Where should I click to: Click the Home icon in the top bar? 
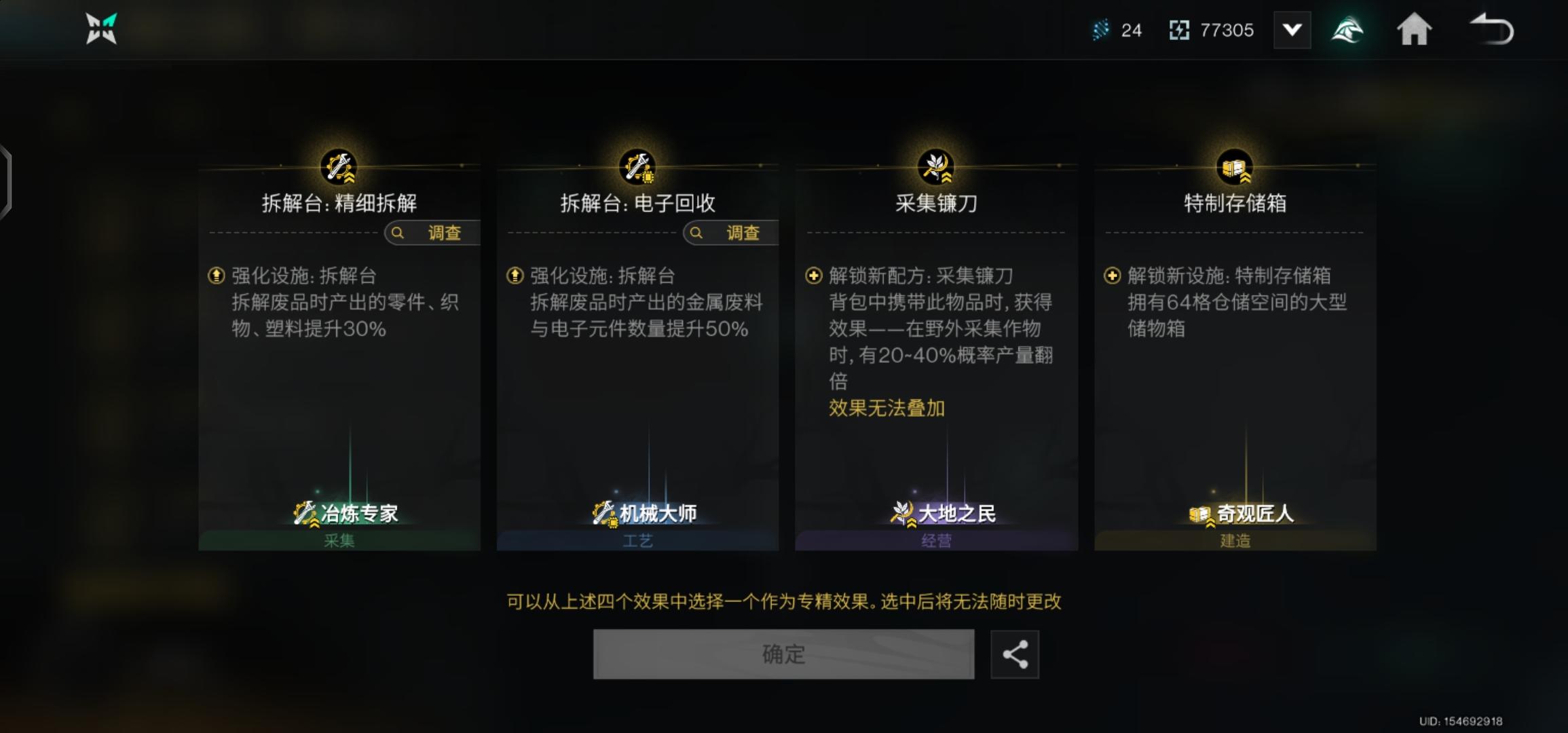(1415, 29)
